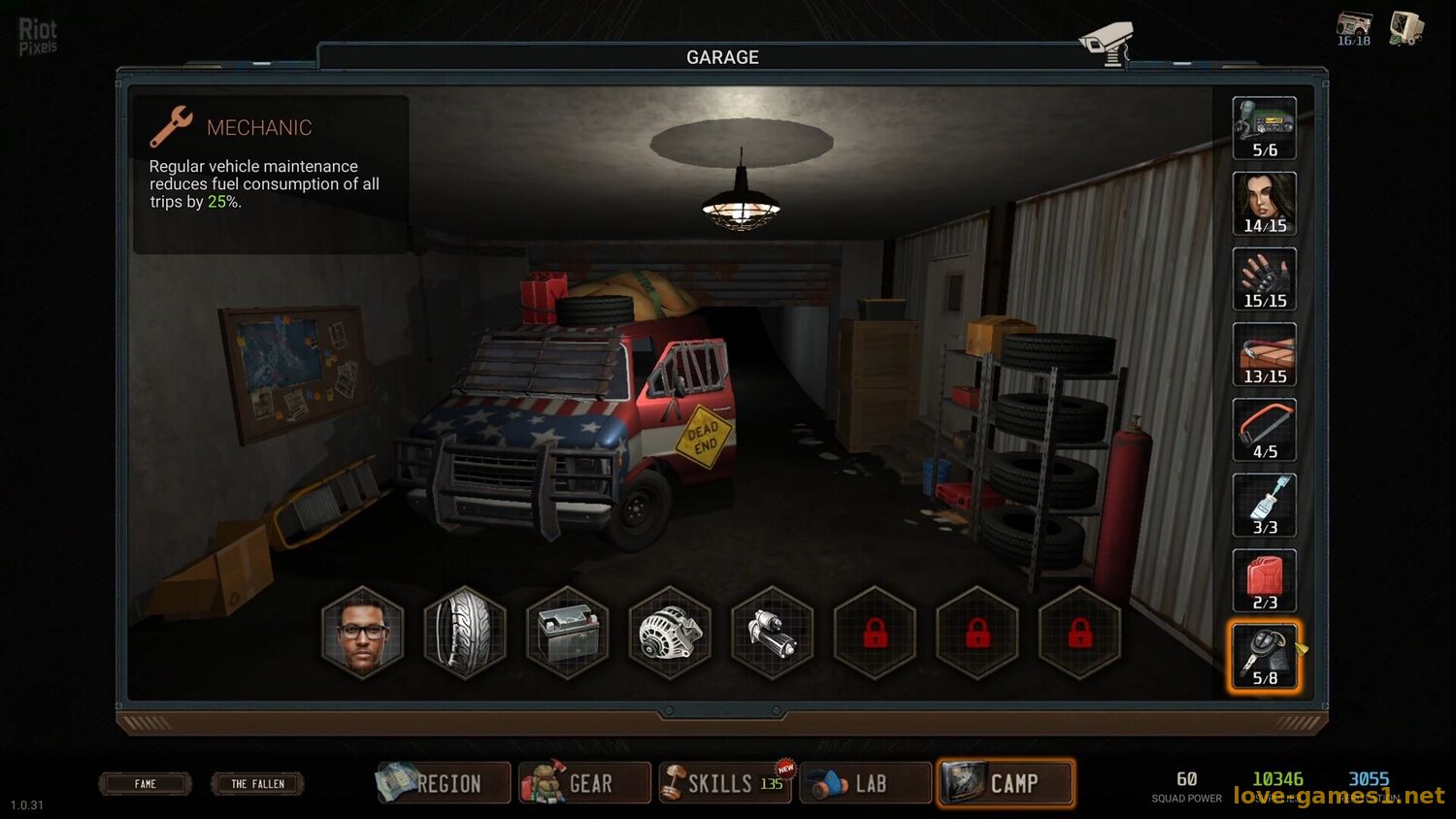Open the boombox 16/18 icon
Viewport: 1456px width, 819px height.
coord(1354,28)
